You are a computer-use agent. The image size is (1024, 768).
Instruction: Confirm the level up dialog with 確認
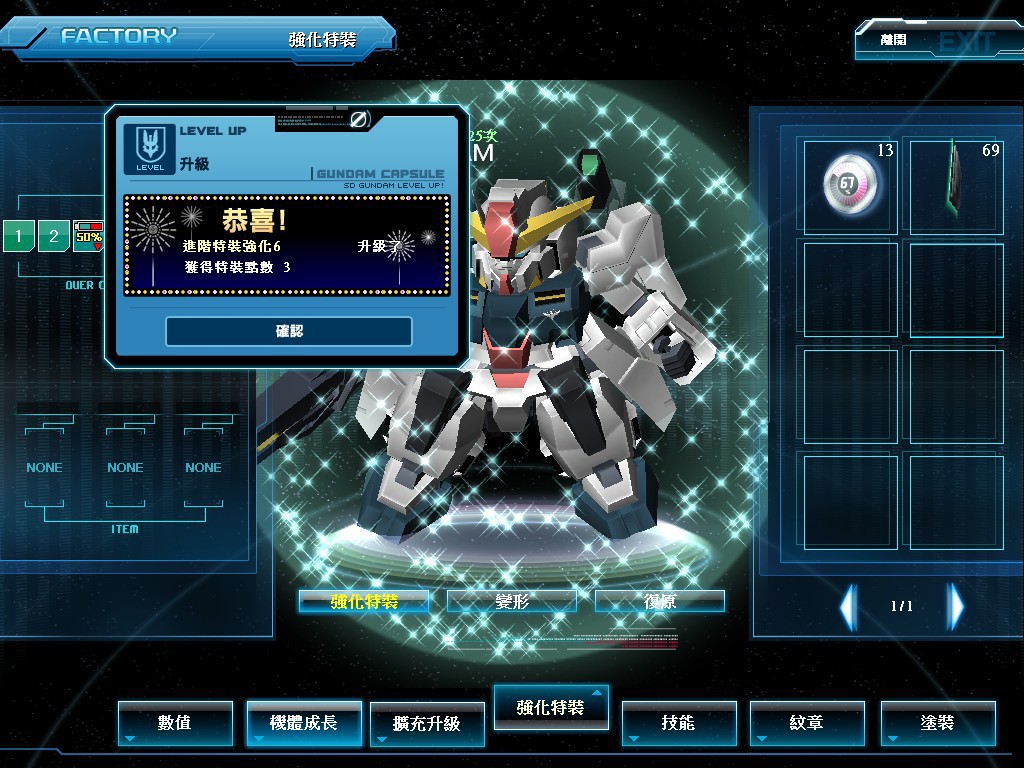(x=289, y=331)
